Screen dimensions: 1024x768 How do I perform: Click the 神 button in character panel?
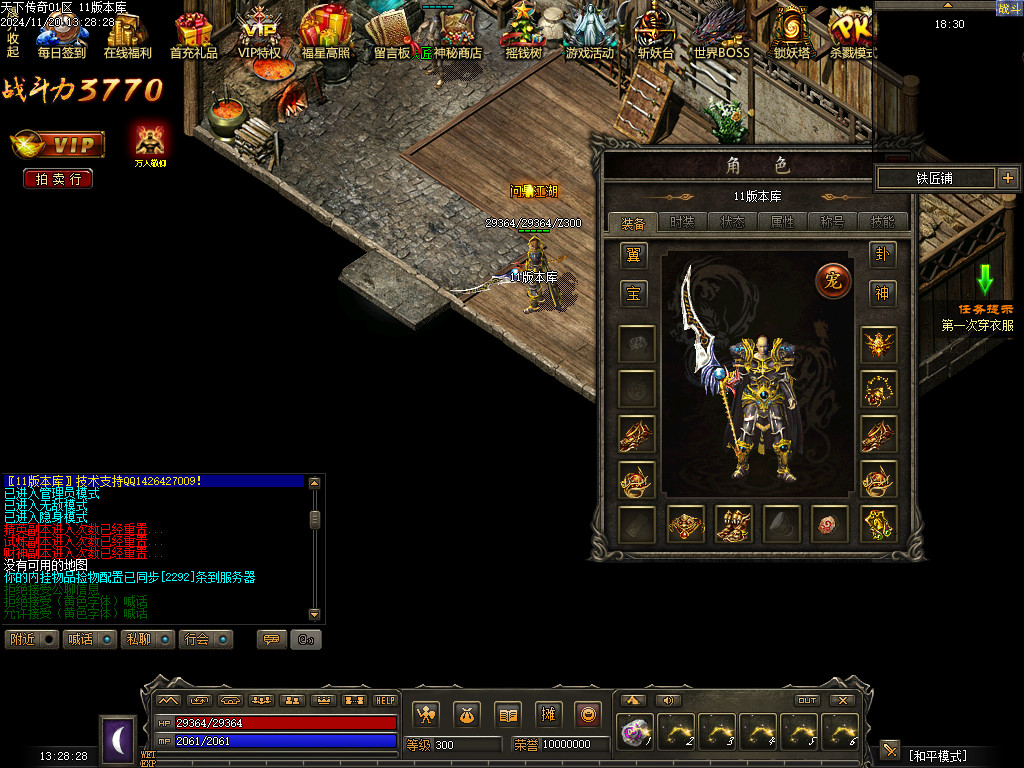[x=882, y=293]
